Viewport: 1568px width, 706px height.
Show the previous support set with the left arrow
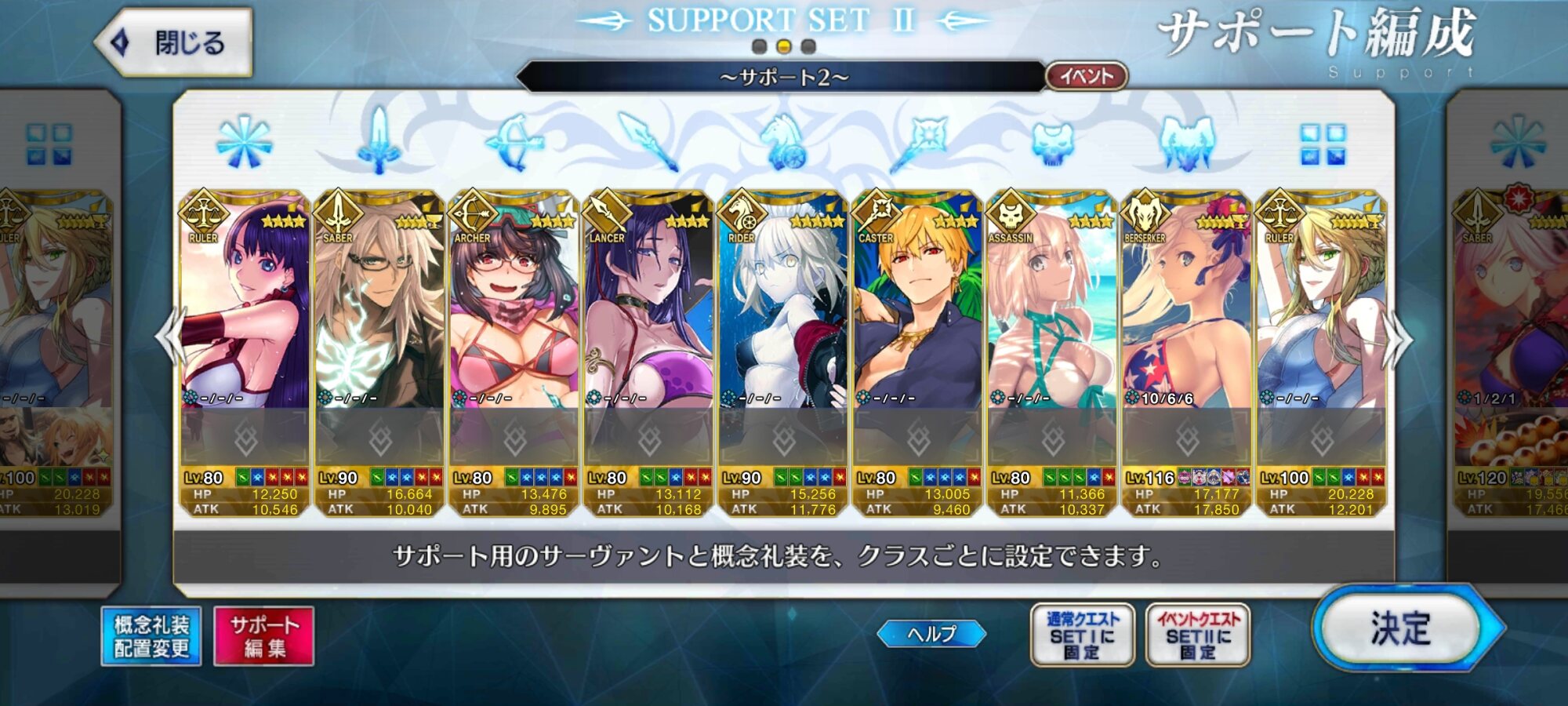click(169, 337)
